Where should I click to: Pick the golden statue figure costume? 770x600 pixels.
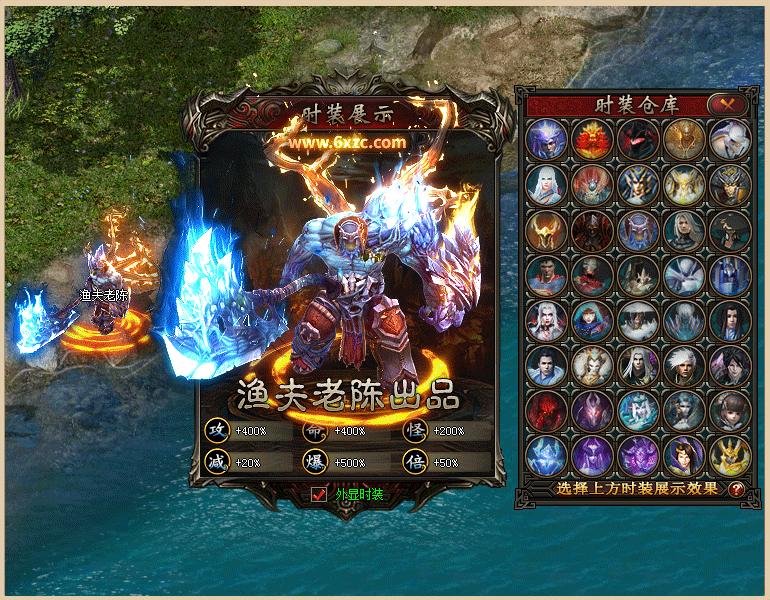point(684,140)
